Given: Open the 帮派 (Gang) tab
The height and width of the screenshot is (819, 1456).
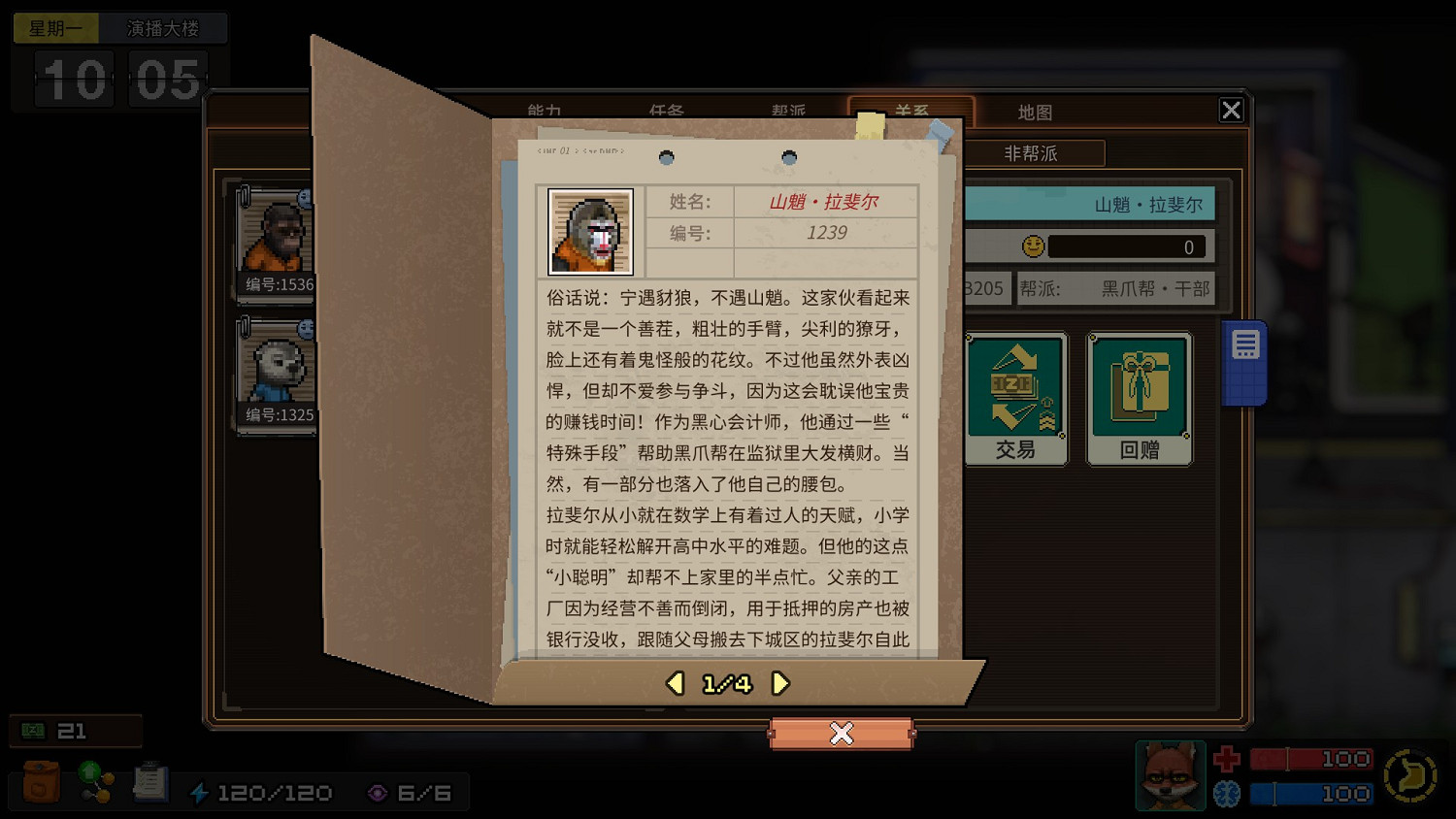Looking at the screenshot, I should coord(786,112).
